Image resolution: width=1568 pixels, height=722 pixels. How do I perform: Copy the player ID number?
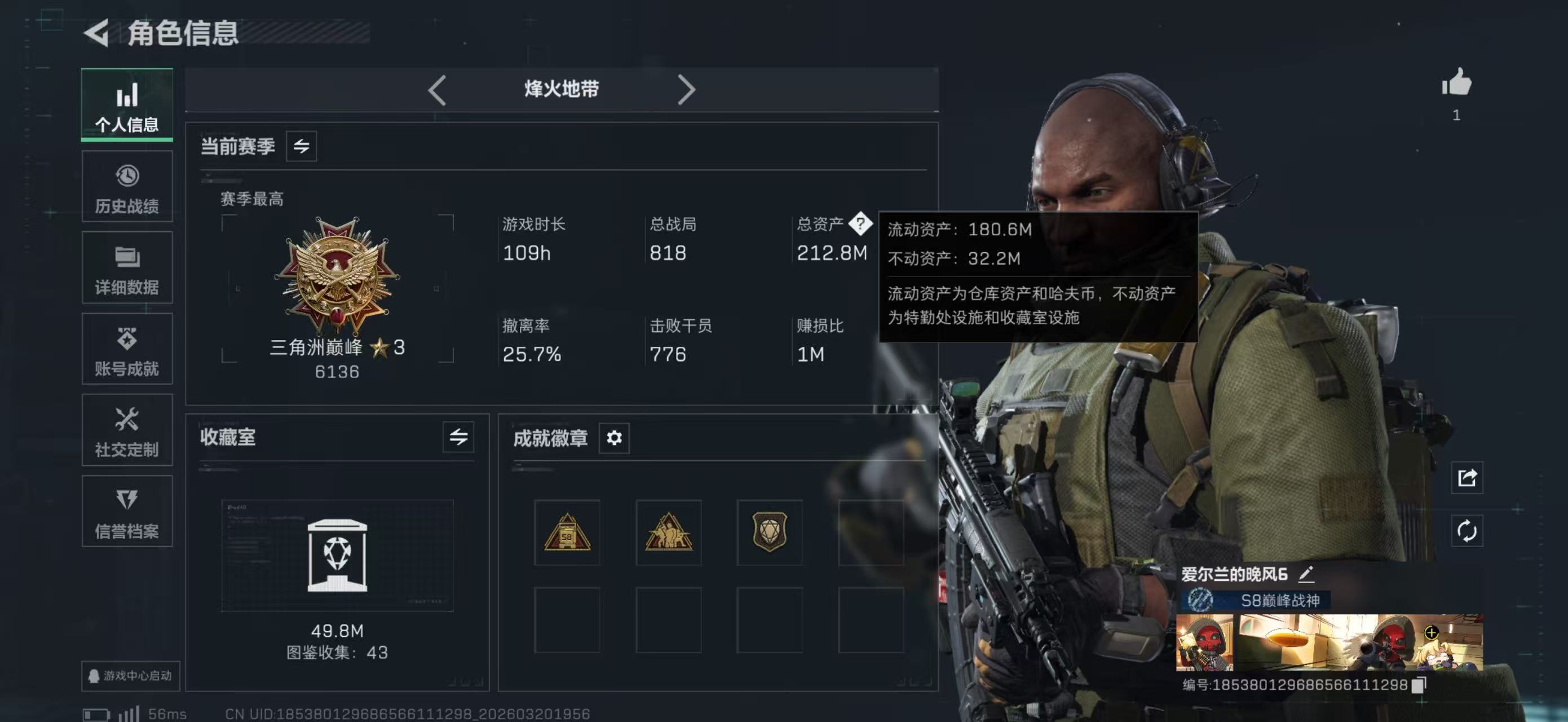point(1418,685)
